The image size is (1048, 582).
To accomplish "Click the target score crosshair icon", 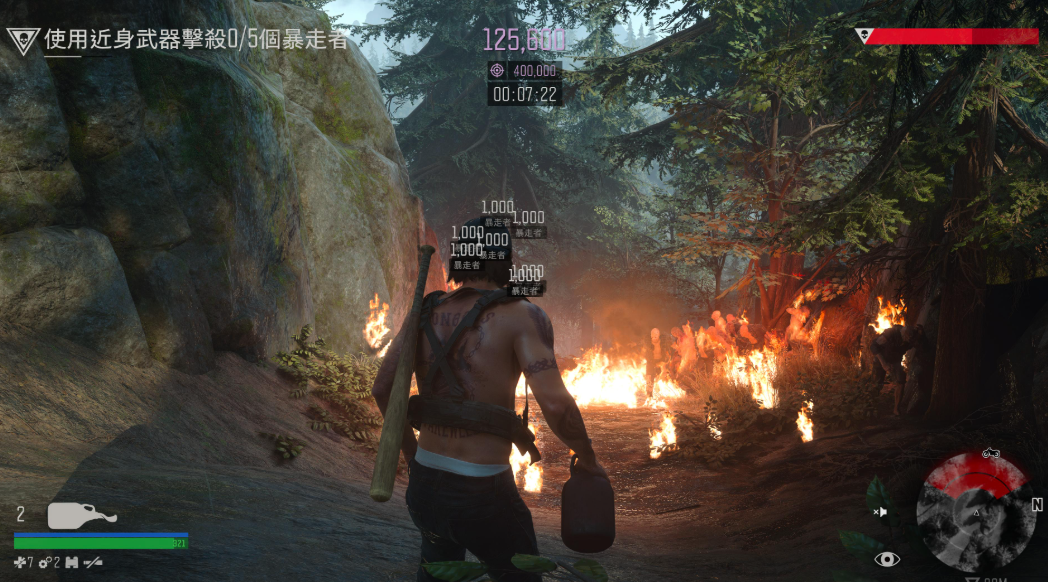I will point(498,70).
